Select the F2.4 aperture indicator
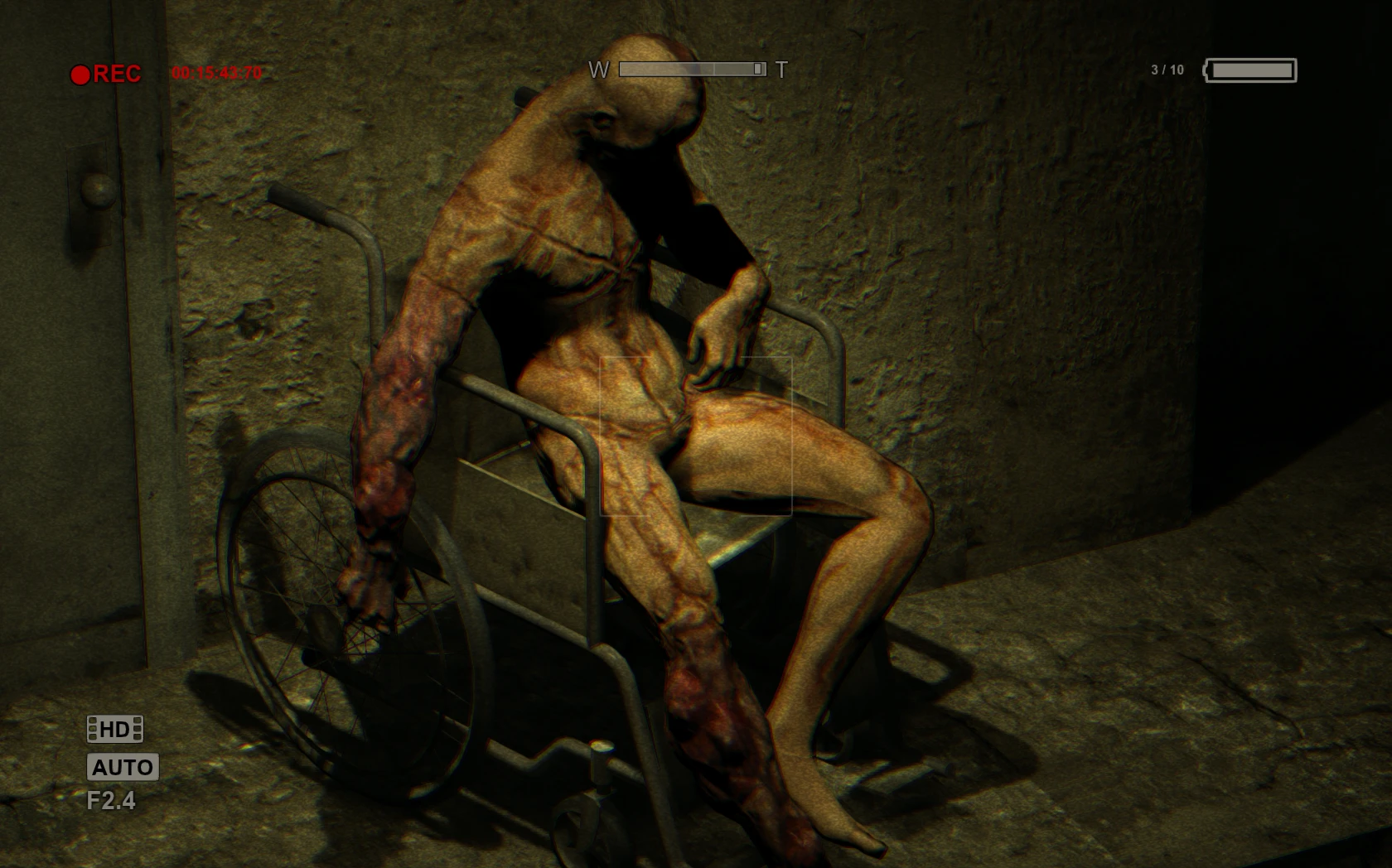 point(111,803)
